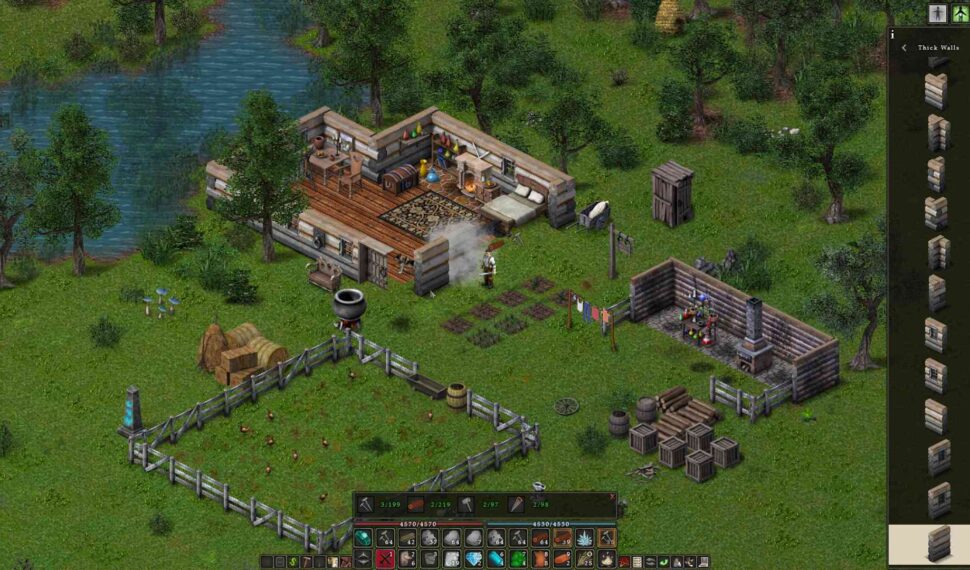Screen dimensions: 970x570
Task: Select the highlighted wall piece at list bottom
Action: click(x=937, y=543)
